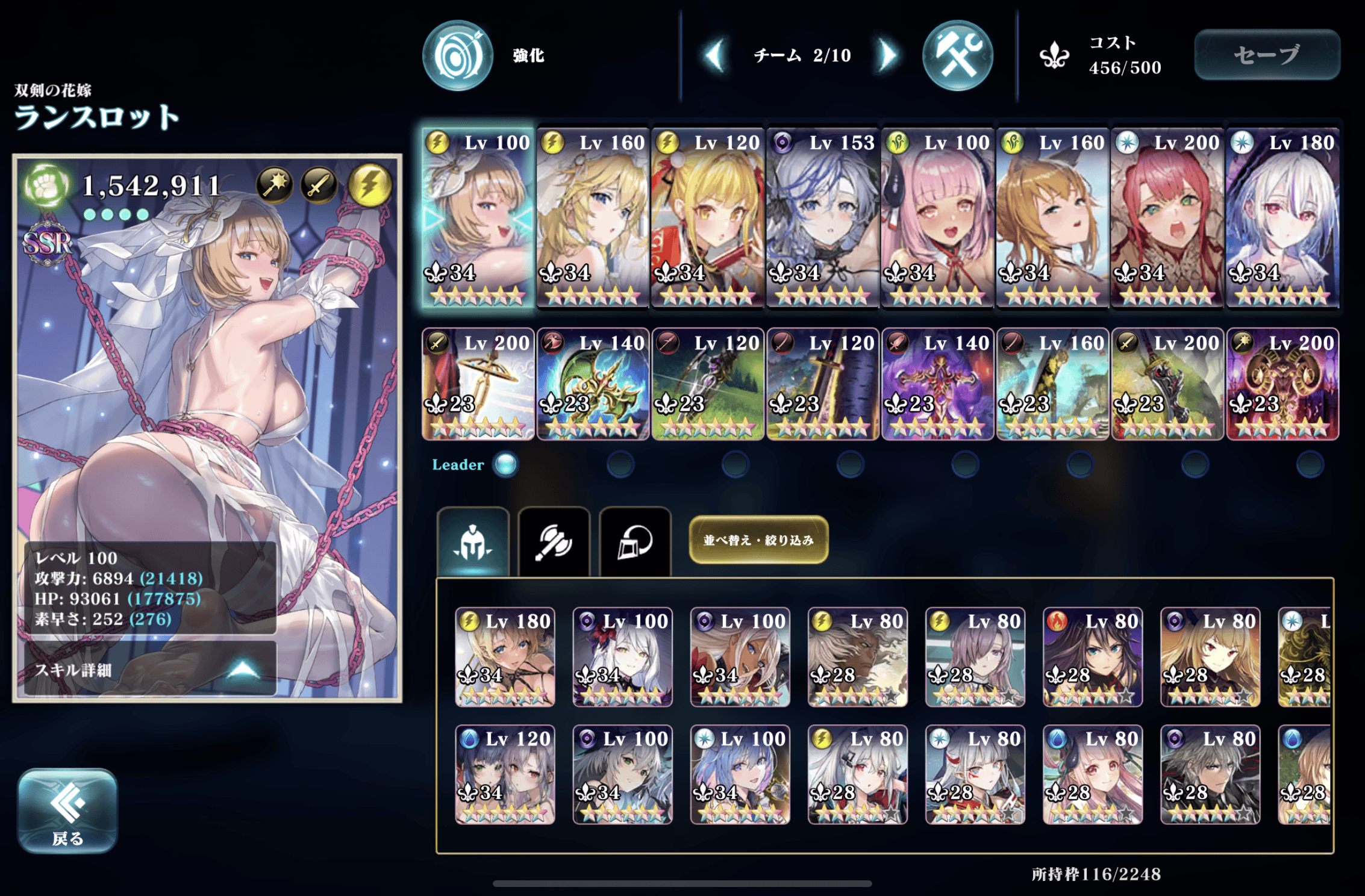Pick the Lv 120 water duo character

tap(505, 774)
